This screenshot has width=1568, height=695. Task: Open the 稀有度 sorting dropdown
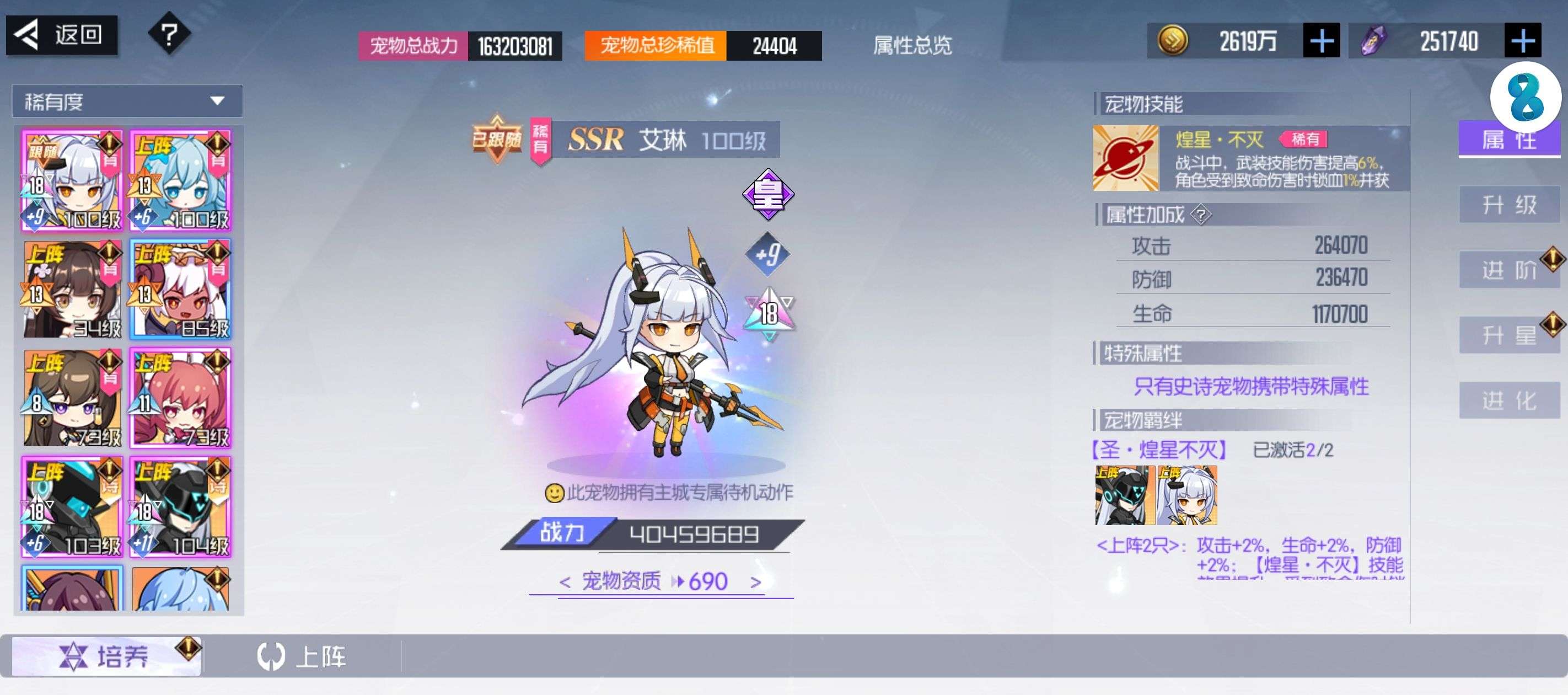click(x=127, y=101)
